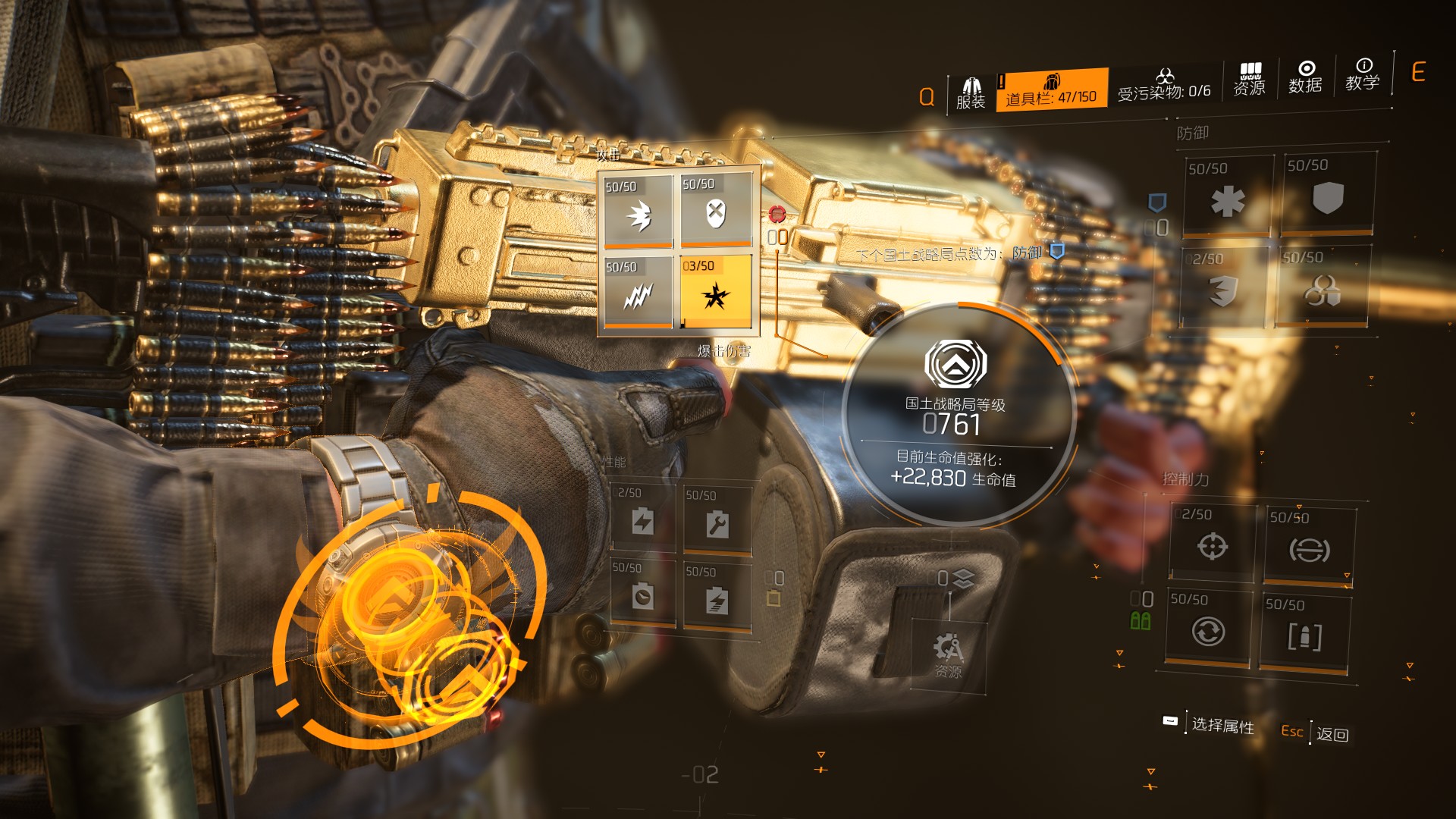Open the 教学 tutorial tab

tap(1362, 74)
